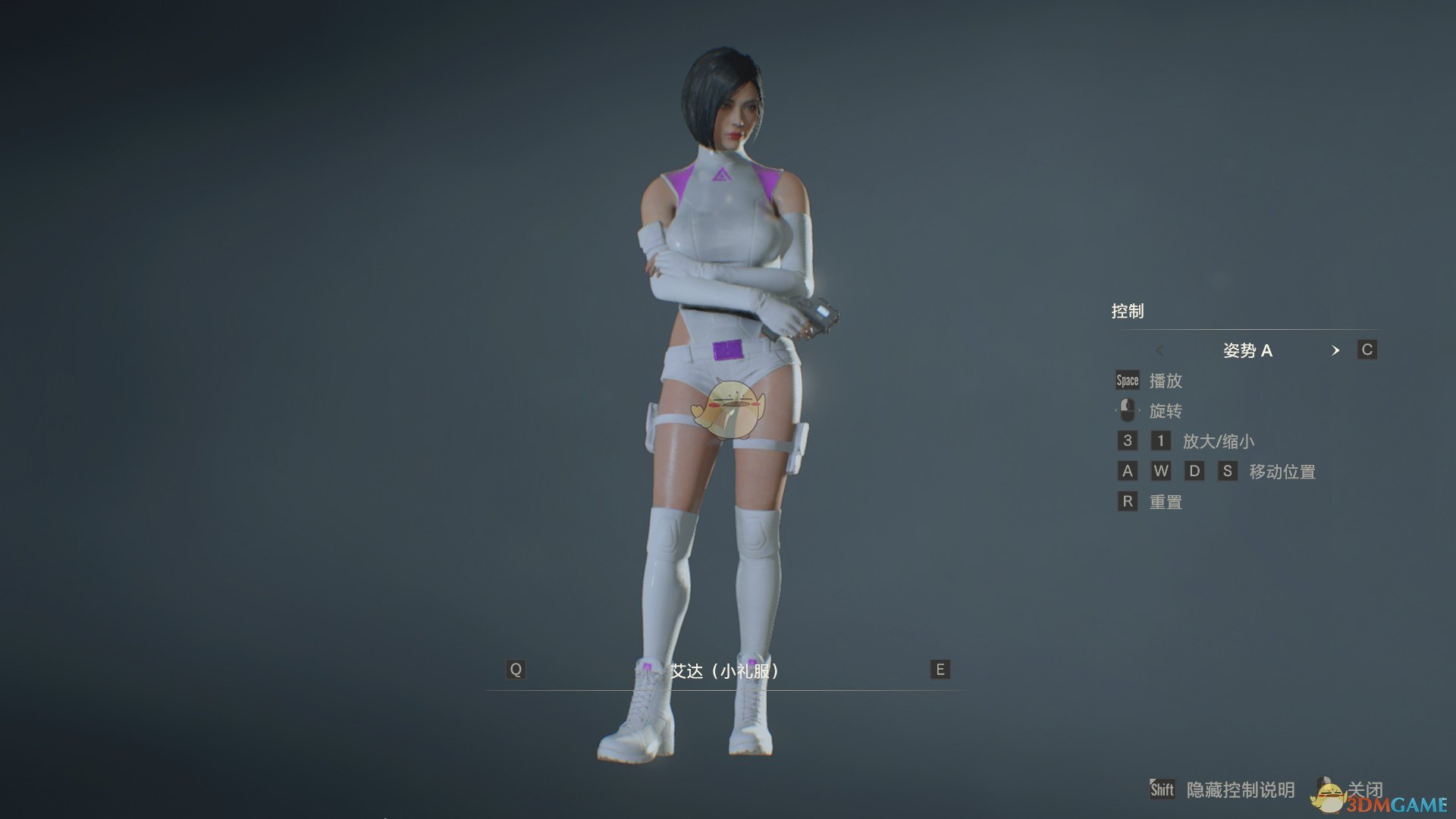The image size is (1456, 819).
Task: Click the E key icon for next costume
Action: point(940,670)
